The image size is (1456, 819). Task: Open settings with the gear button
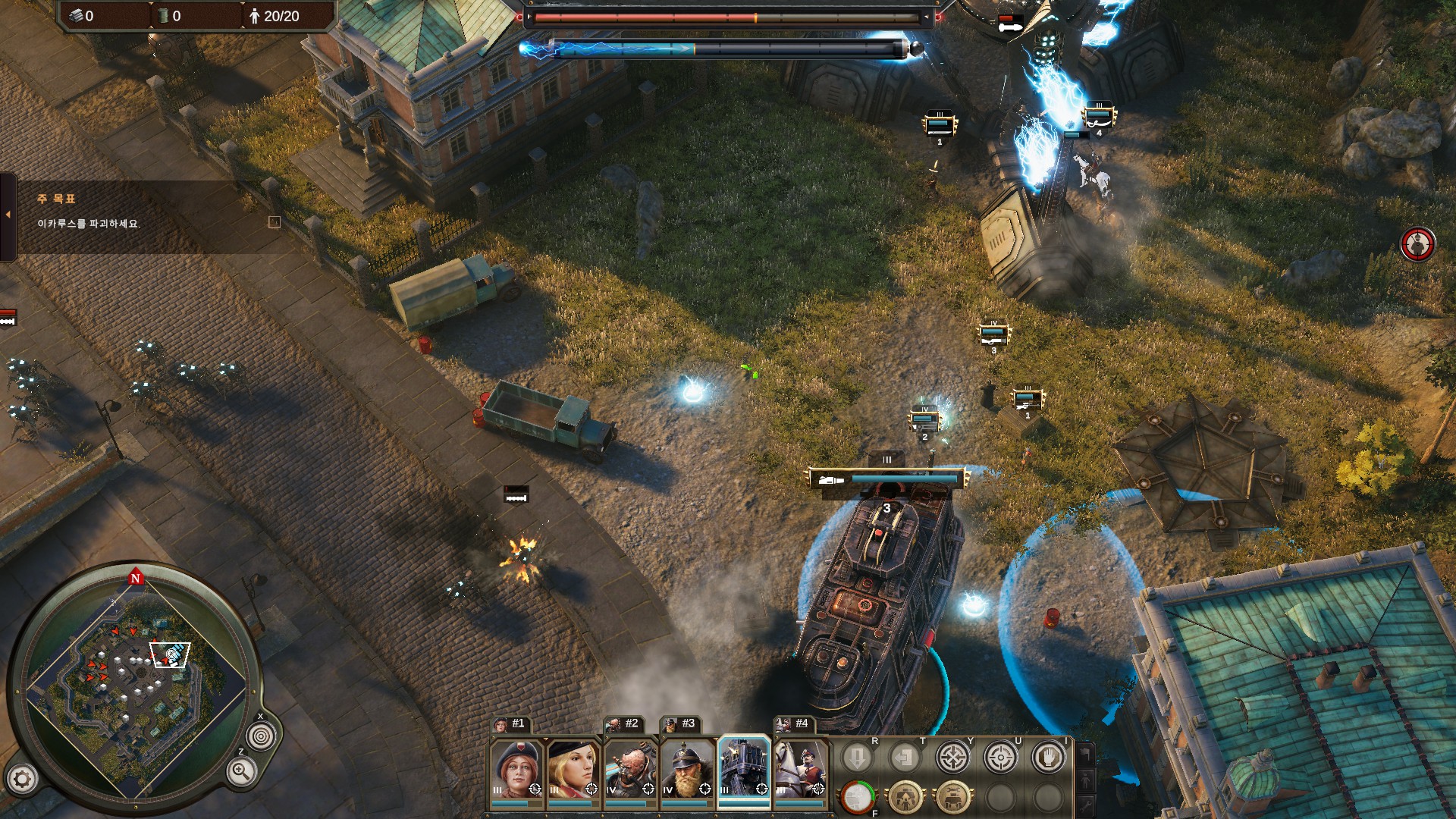coord(22,779)
